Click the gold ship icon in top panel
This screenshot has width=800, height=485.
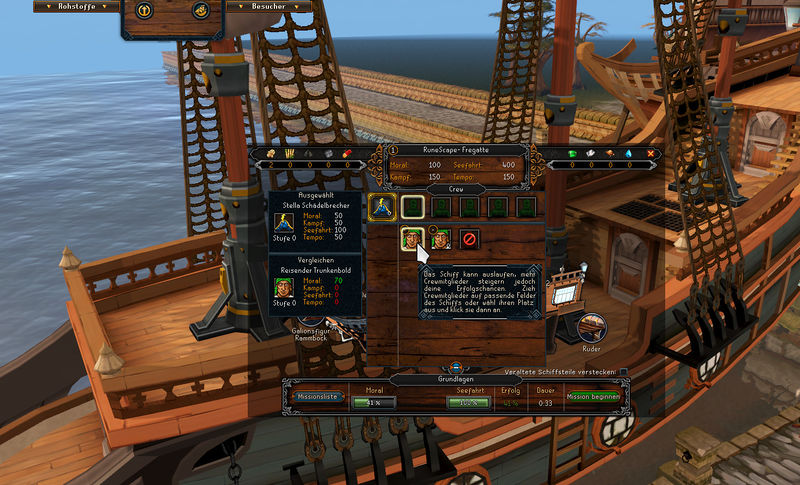(200, 11)
